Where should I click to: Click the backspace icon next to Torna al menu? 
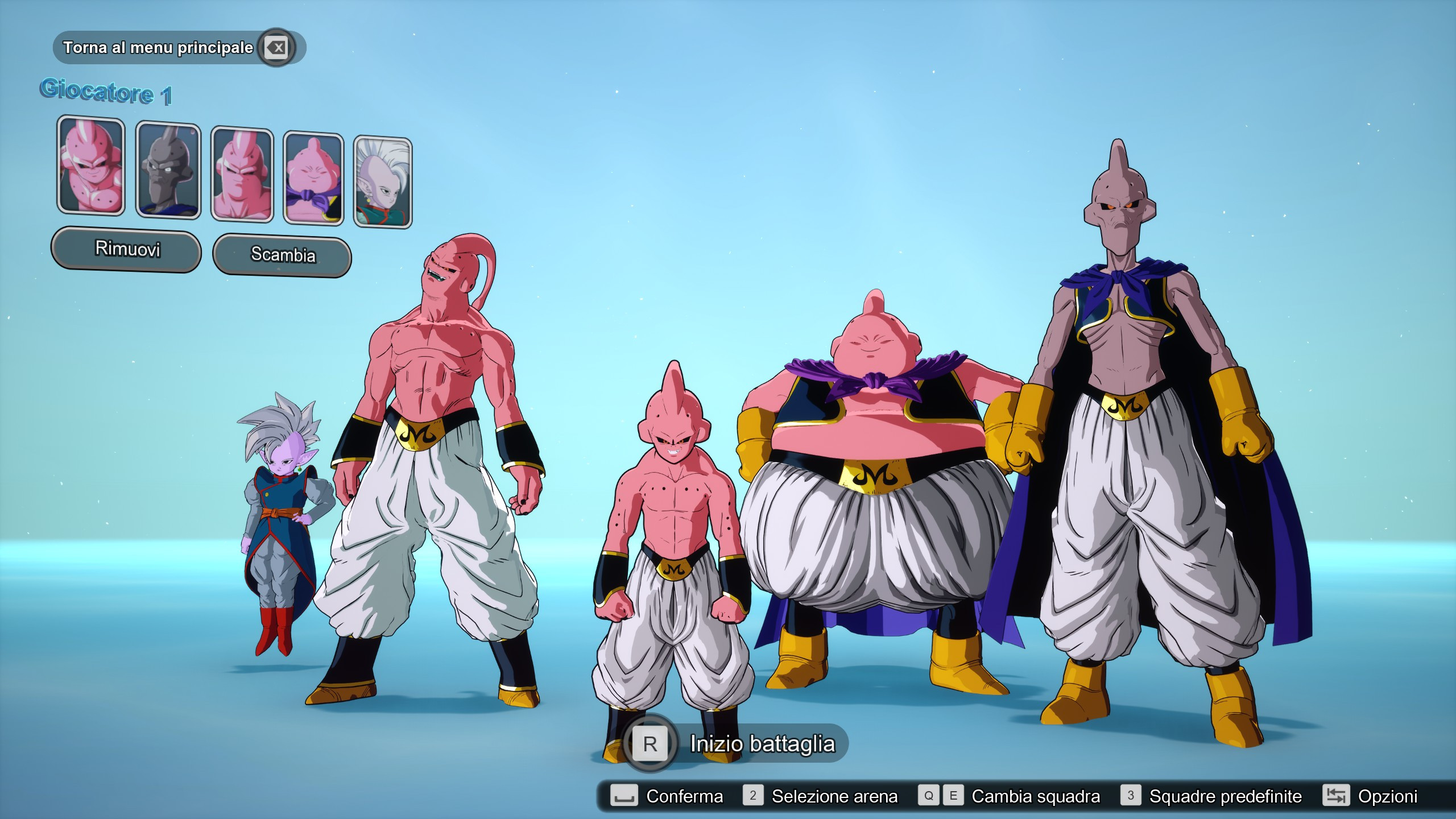275,48
